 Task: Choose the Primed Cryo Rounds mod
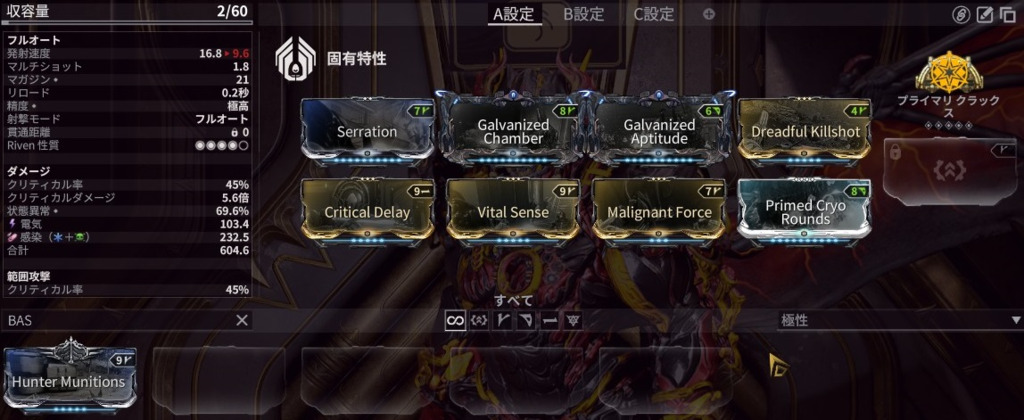[x=805, y=212]
